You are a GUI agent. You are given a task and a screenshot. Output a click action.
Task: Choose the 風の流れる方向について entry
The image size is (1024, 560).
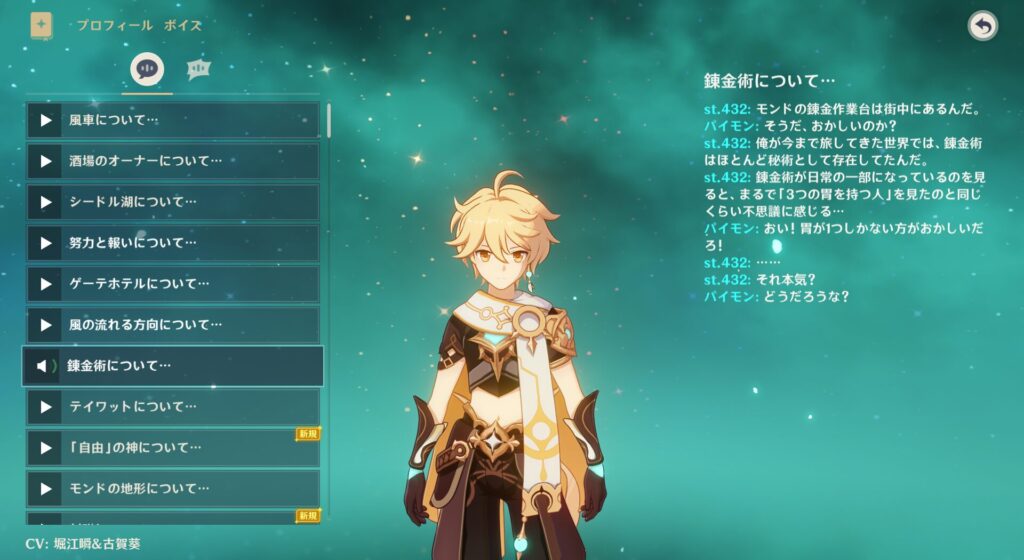click(x=172, y=325)
